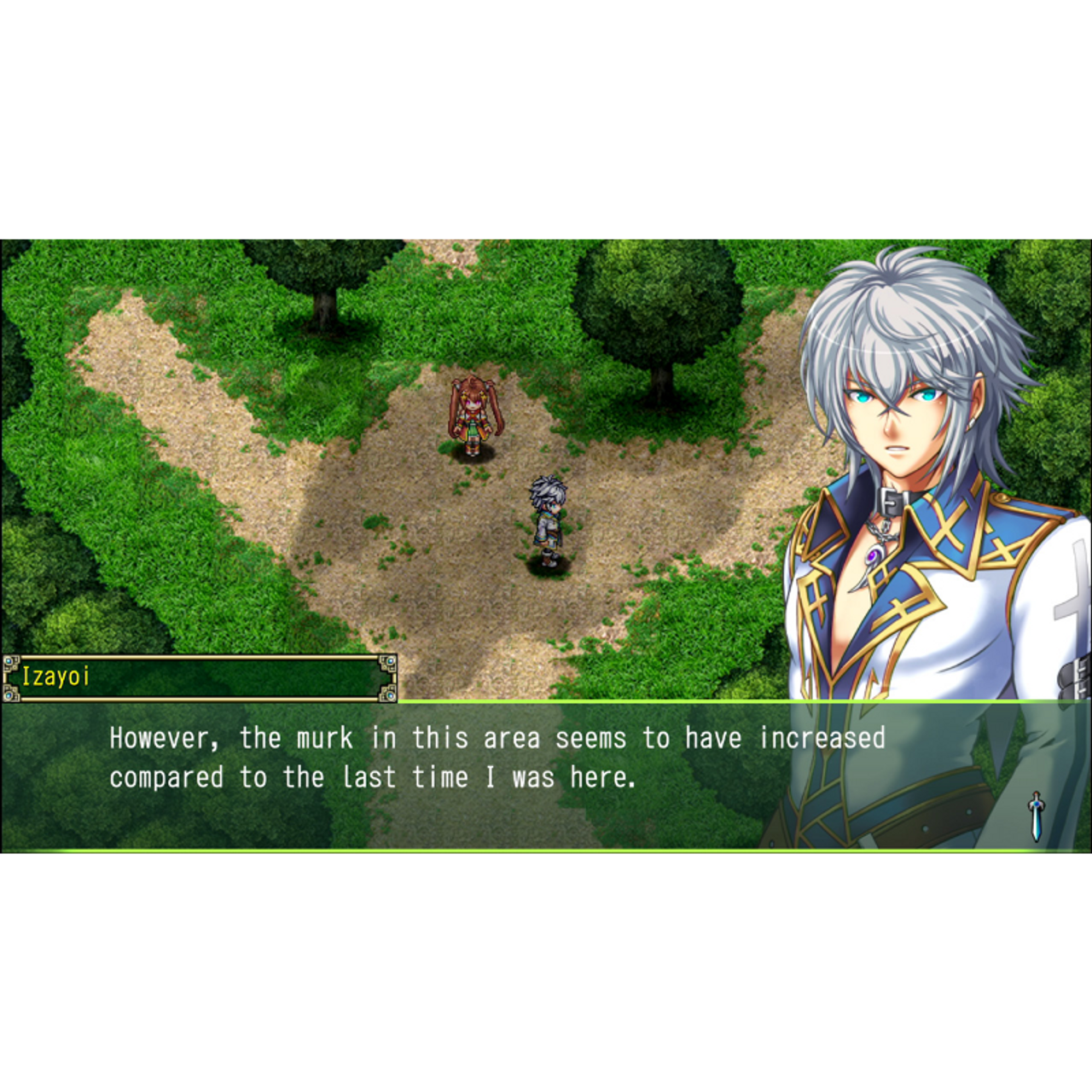Click the bottom-left corner decoration of the name box
The width and height of the screenshot is (1092, 1092).
10,693
